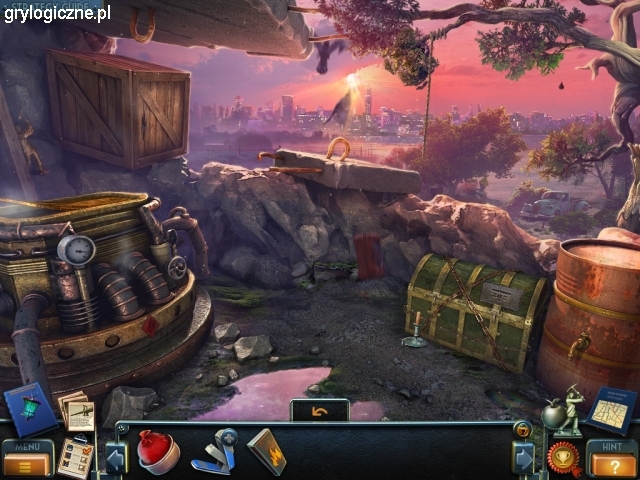Show previous inventory items with left arrow
Screen dimensions: 640x480
(114, 457)
